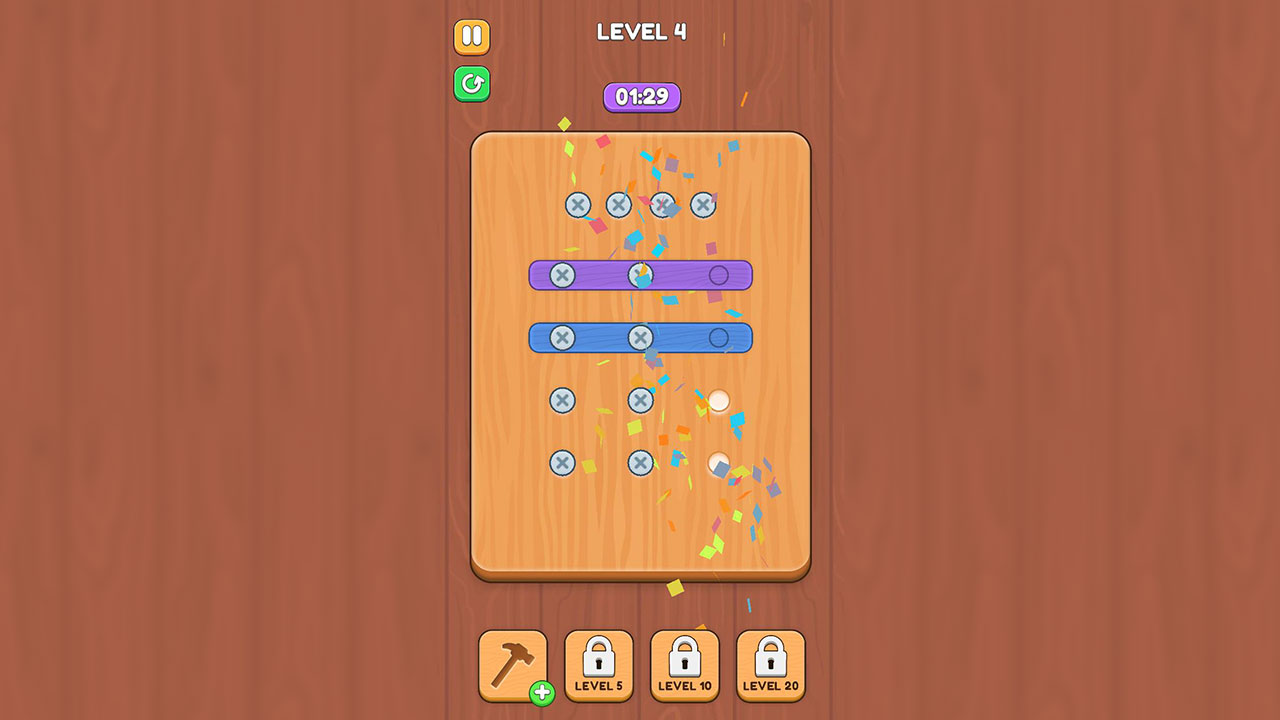Pause the game
The height and width of the screenshot is (720, 1280).
[471, 36]
